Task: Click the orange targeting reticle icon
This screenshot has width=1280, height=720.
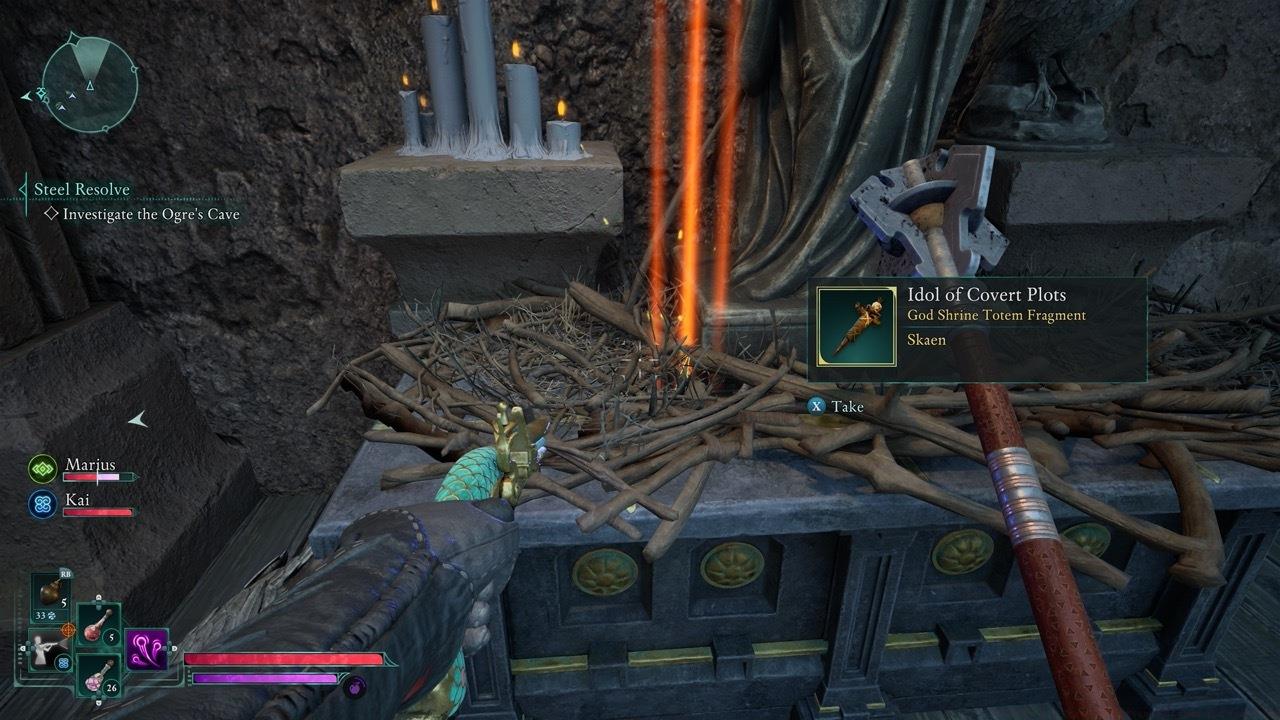Action: pos(68,631)
